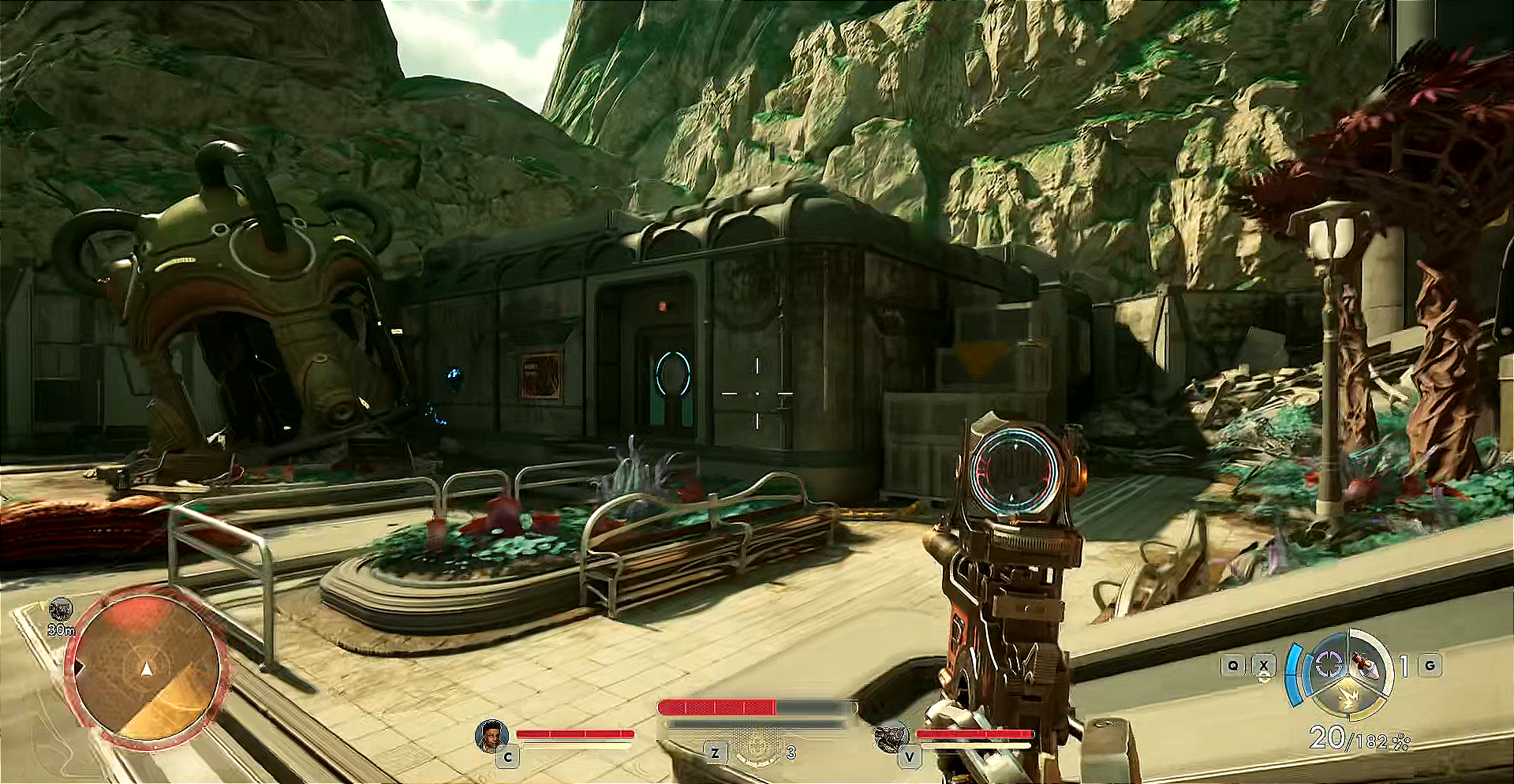Viewport: 1514px width, 784px height.
Task: Select the human companion portrait
Action: pos(491,736)
